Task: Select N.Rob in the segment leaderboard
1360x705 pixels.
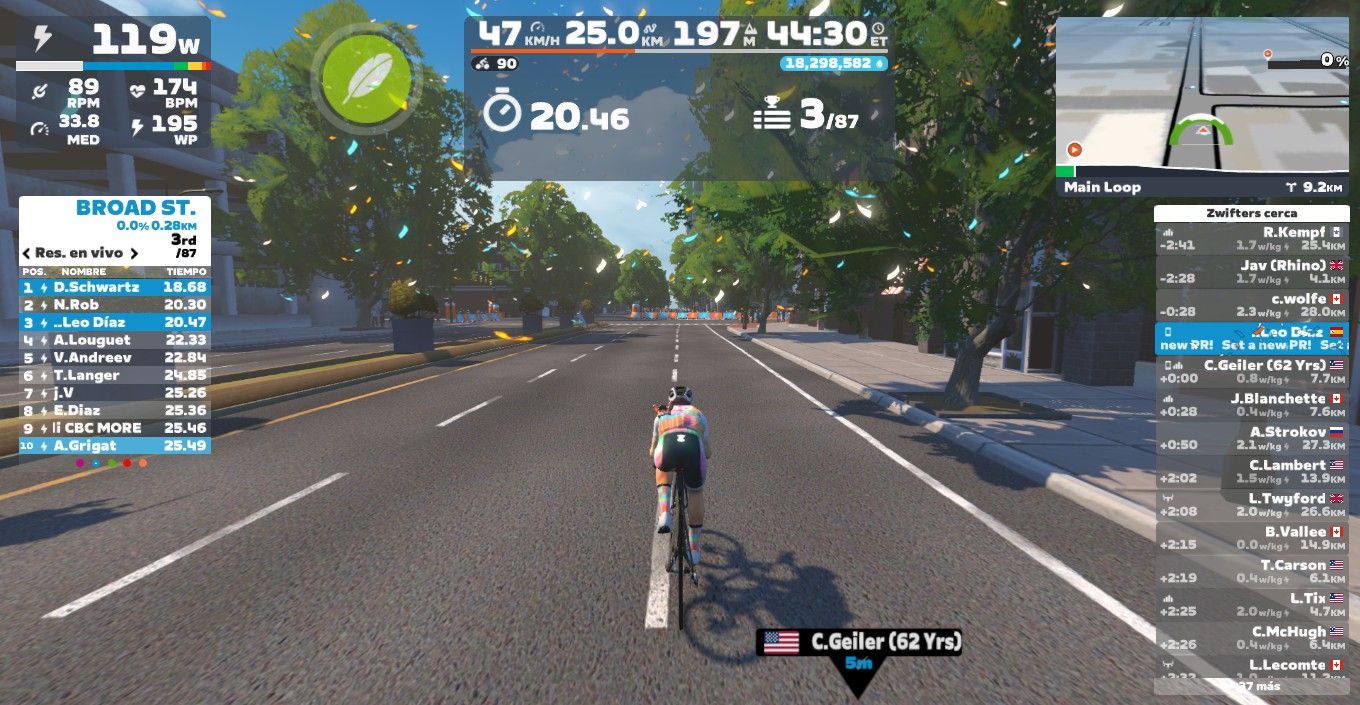Action: click(114, 305)
